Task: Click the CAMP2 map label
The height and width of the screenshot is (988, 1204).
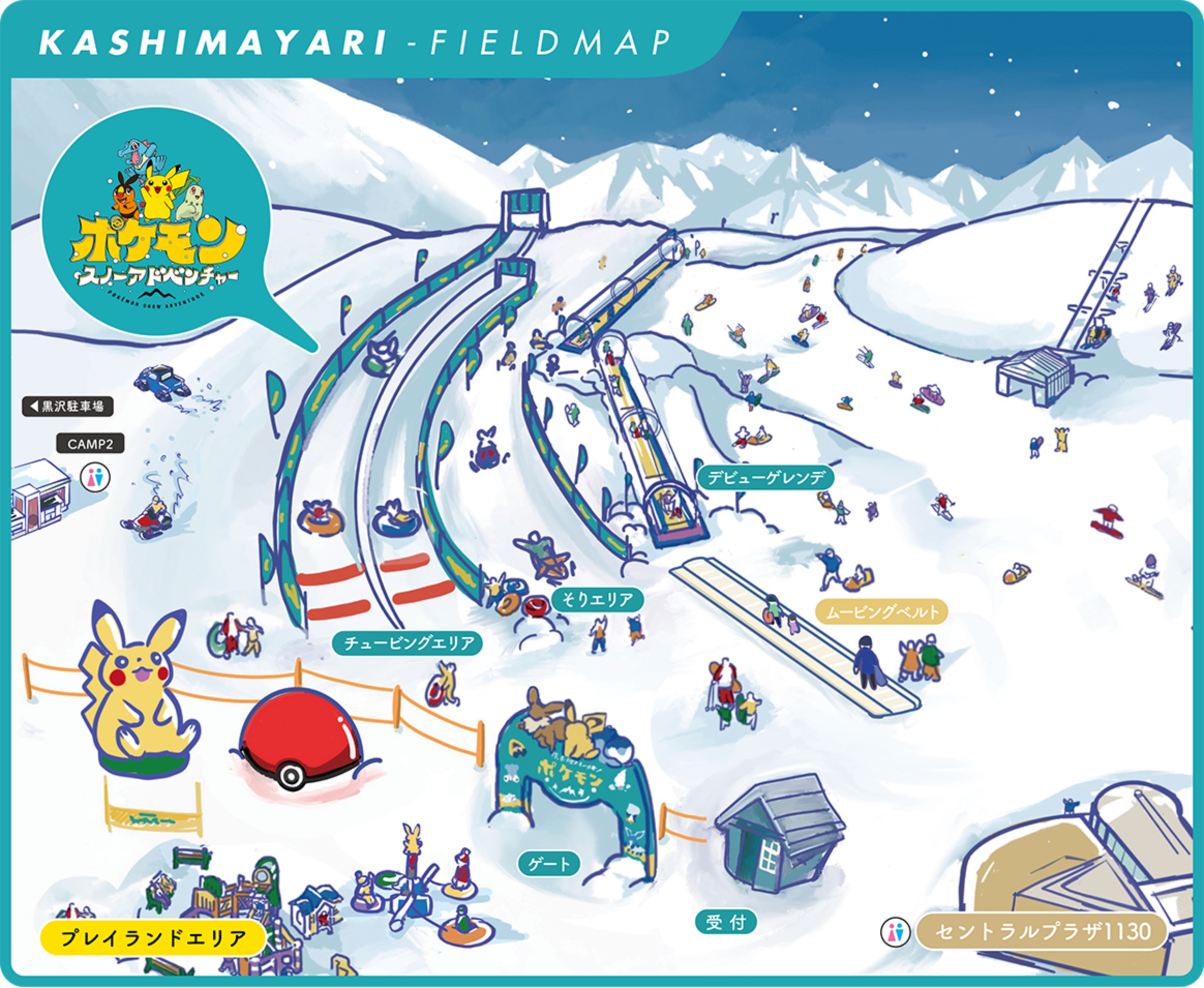Action: click(90, 444)
